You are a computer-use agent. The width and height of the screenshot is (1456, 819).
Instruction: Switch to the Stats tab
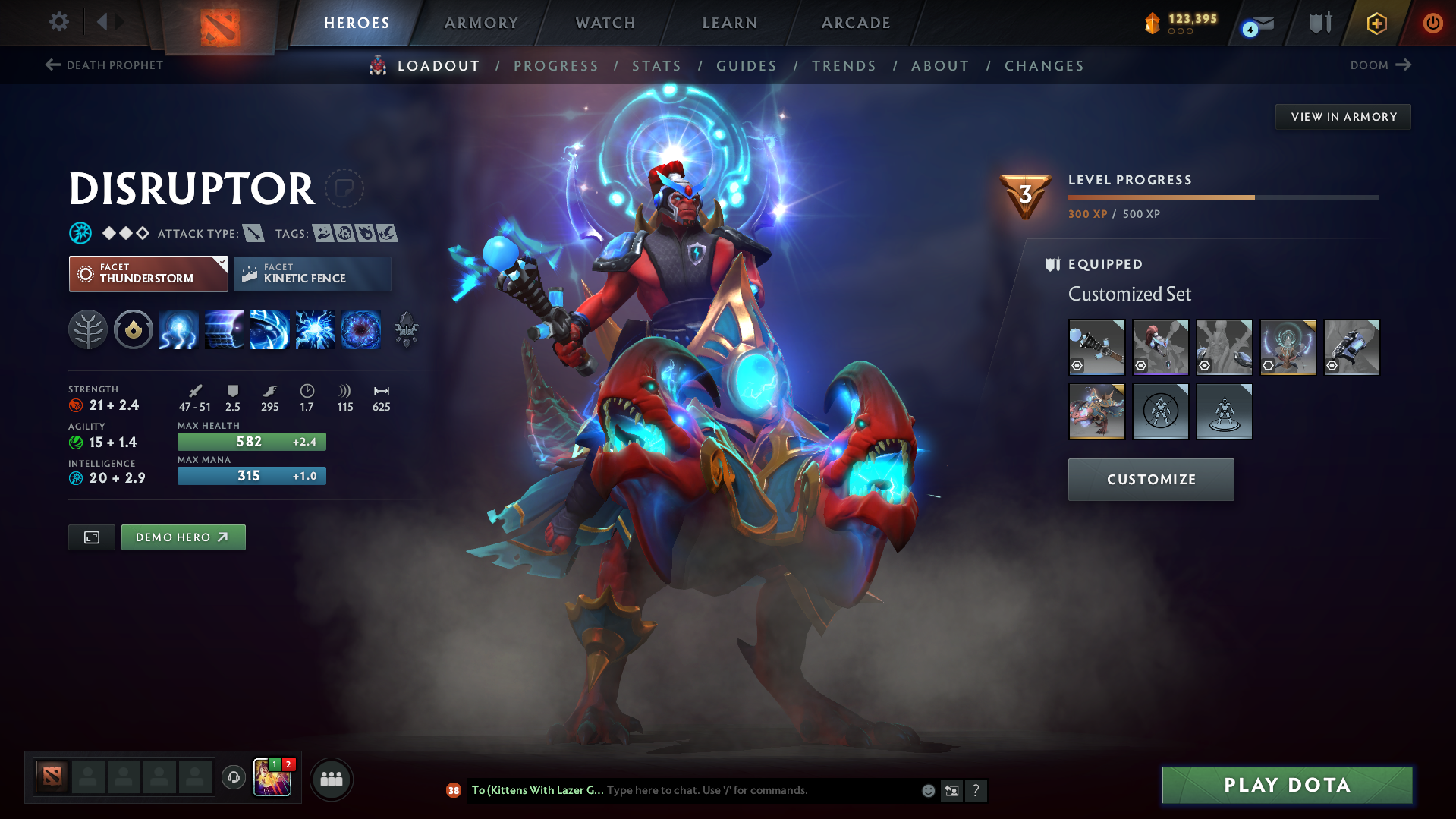coord(656,65)
